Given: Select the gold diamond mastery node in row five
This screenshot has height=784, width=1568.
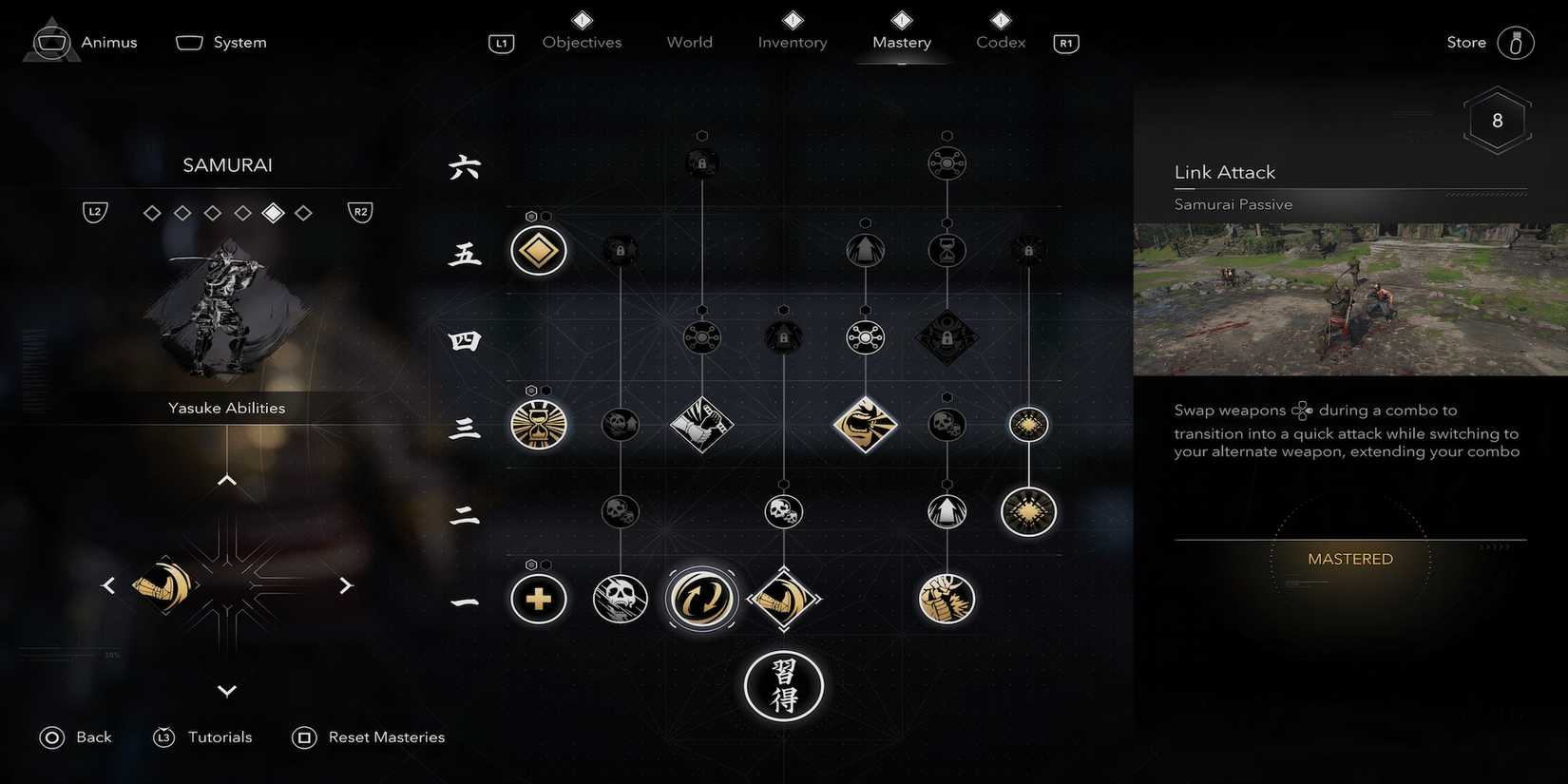Looking at the screenshot, I should pyautogui.click(x=538, y=250).
